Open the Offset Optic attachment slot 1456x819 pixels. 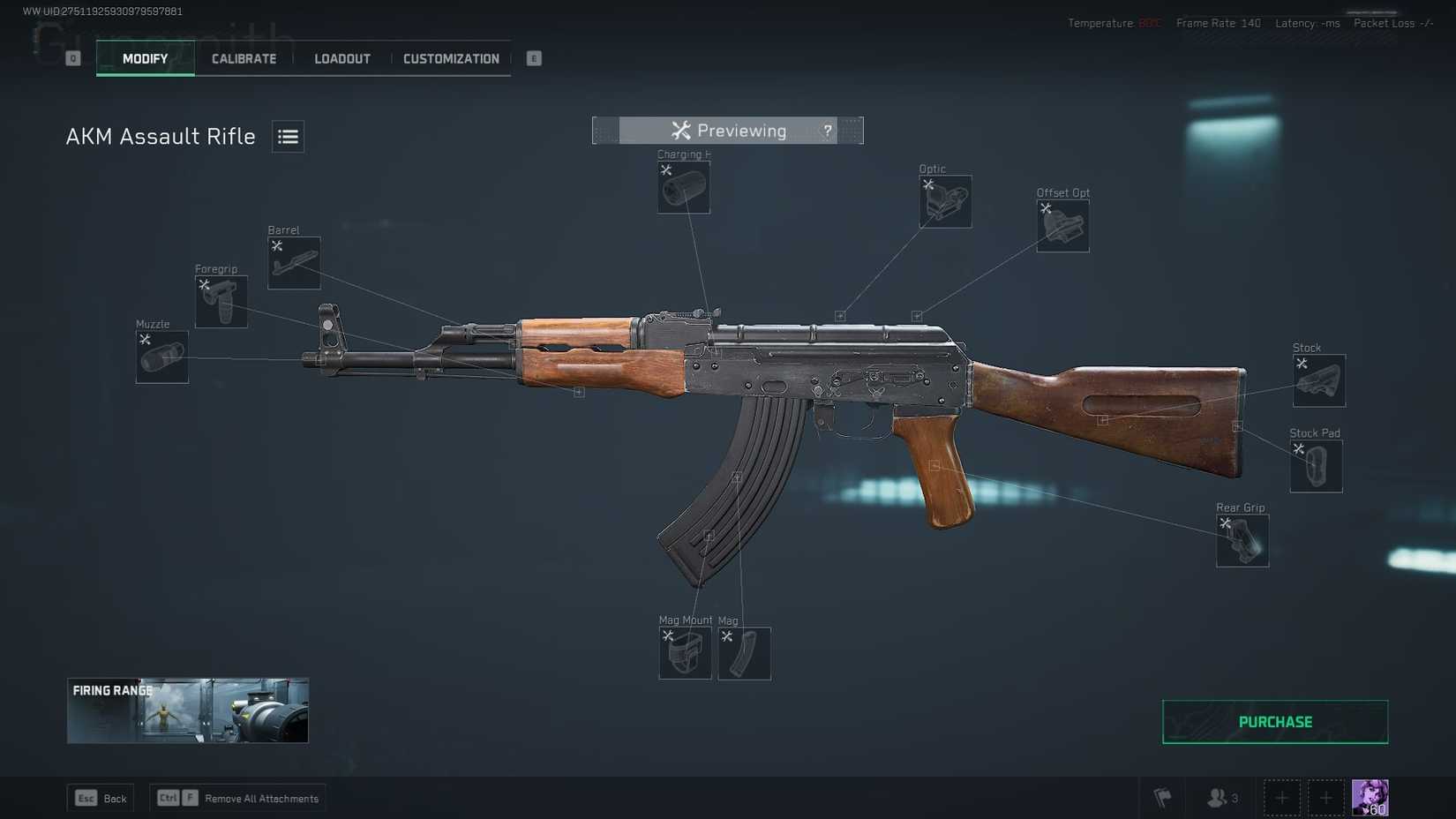1062,225
